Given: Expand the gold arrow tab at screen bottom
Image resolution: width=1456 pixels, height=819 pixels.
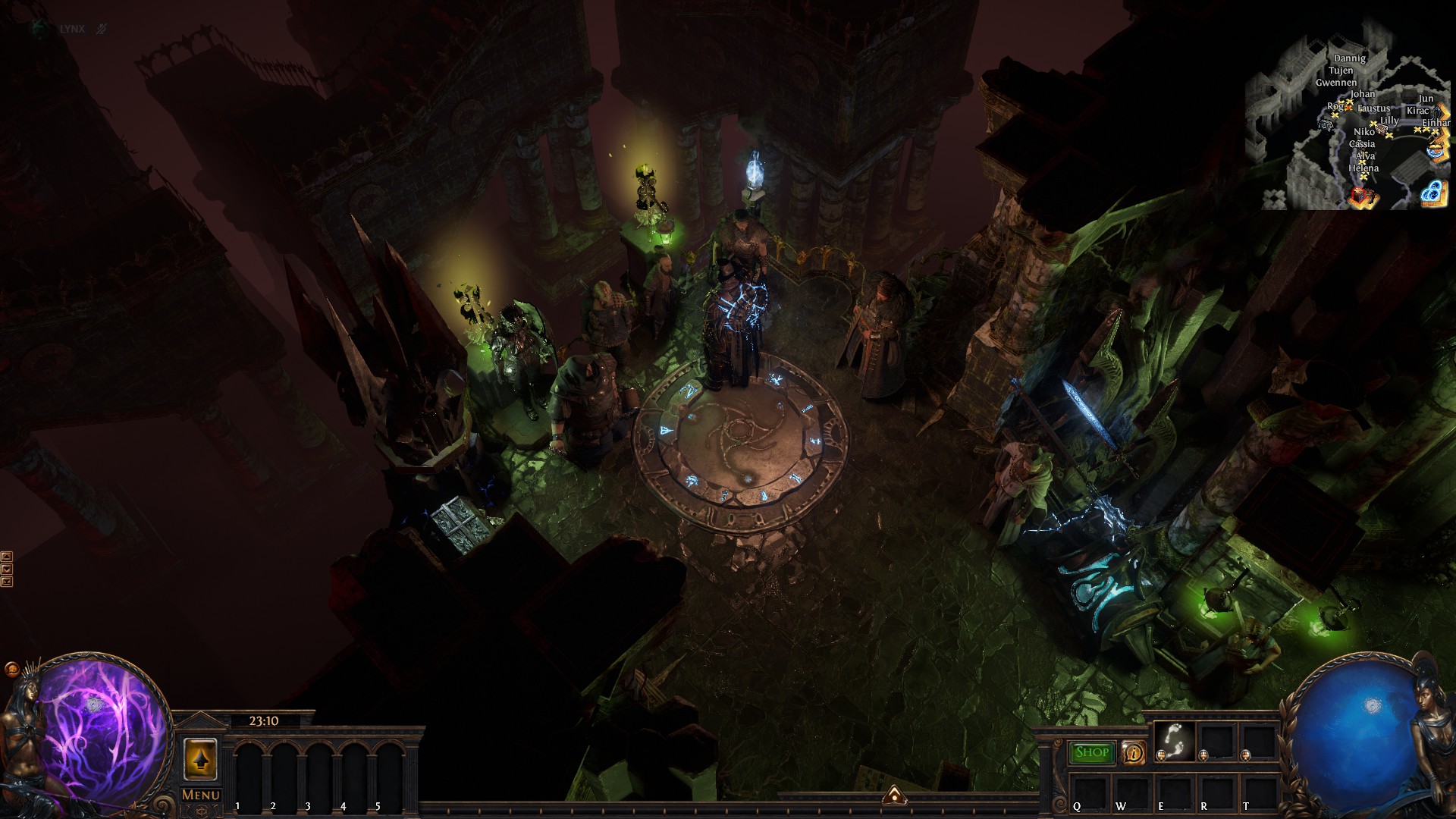Looking at the screenshot, I should click(x=895, y=795).
